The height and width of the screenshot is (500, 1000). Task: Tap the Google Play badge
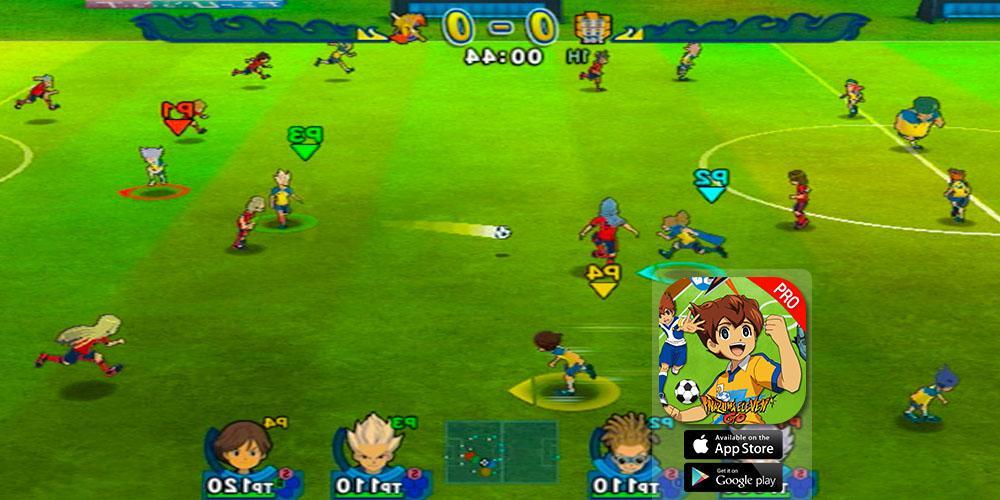733,477
